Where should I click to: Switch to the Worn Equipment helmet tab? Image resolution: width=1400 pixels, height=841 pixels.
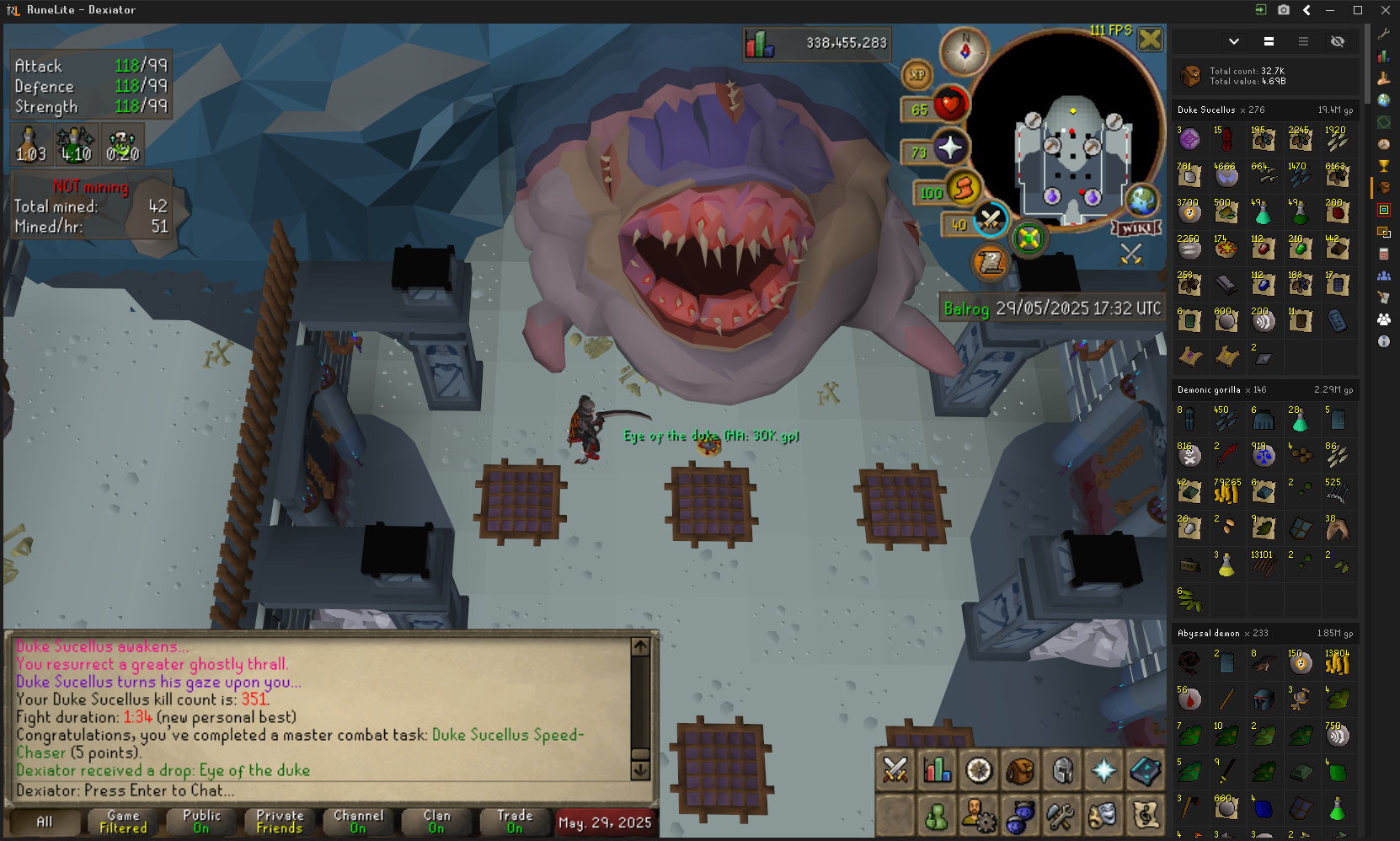[x=1062, y=770]
